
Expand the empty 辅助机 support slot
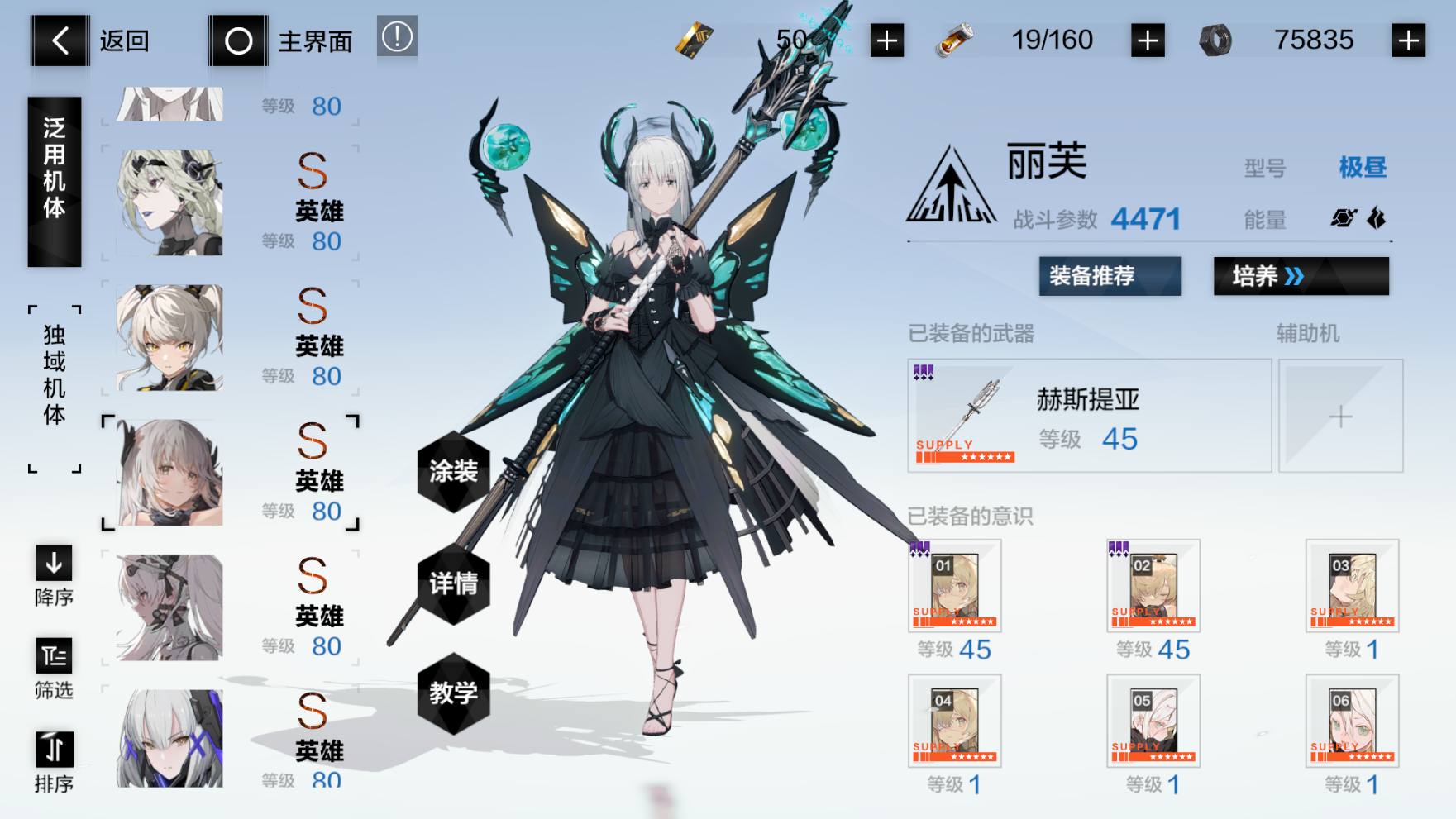click(x=1340, y=416)
